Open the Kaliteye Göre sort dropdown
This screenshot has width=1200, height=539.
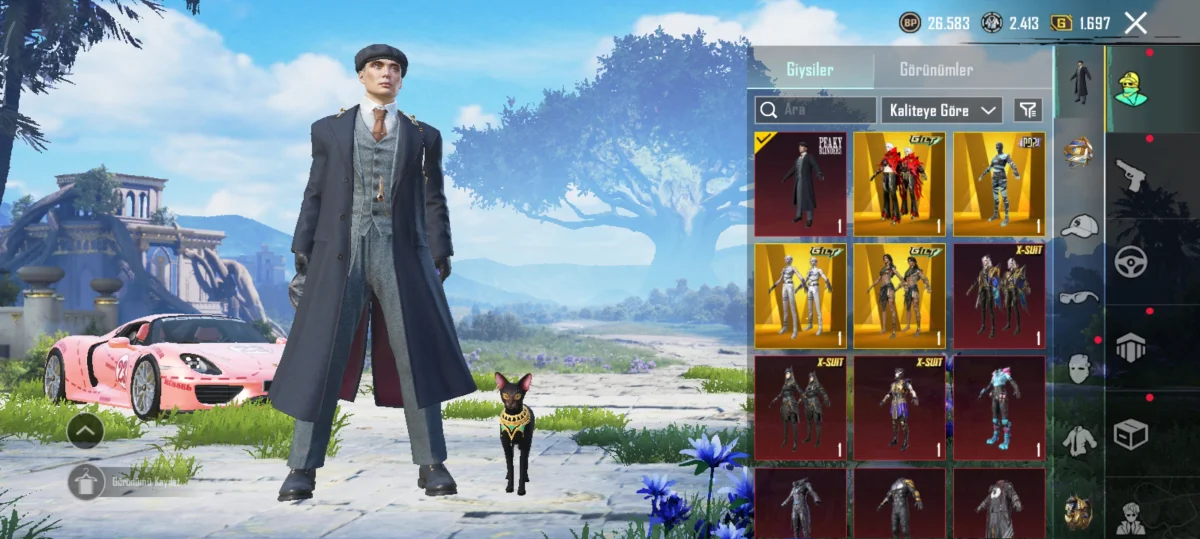tap(941, 110)
